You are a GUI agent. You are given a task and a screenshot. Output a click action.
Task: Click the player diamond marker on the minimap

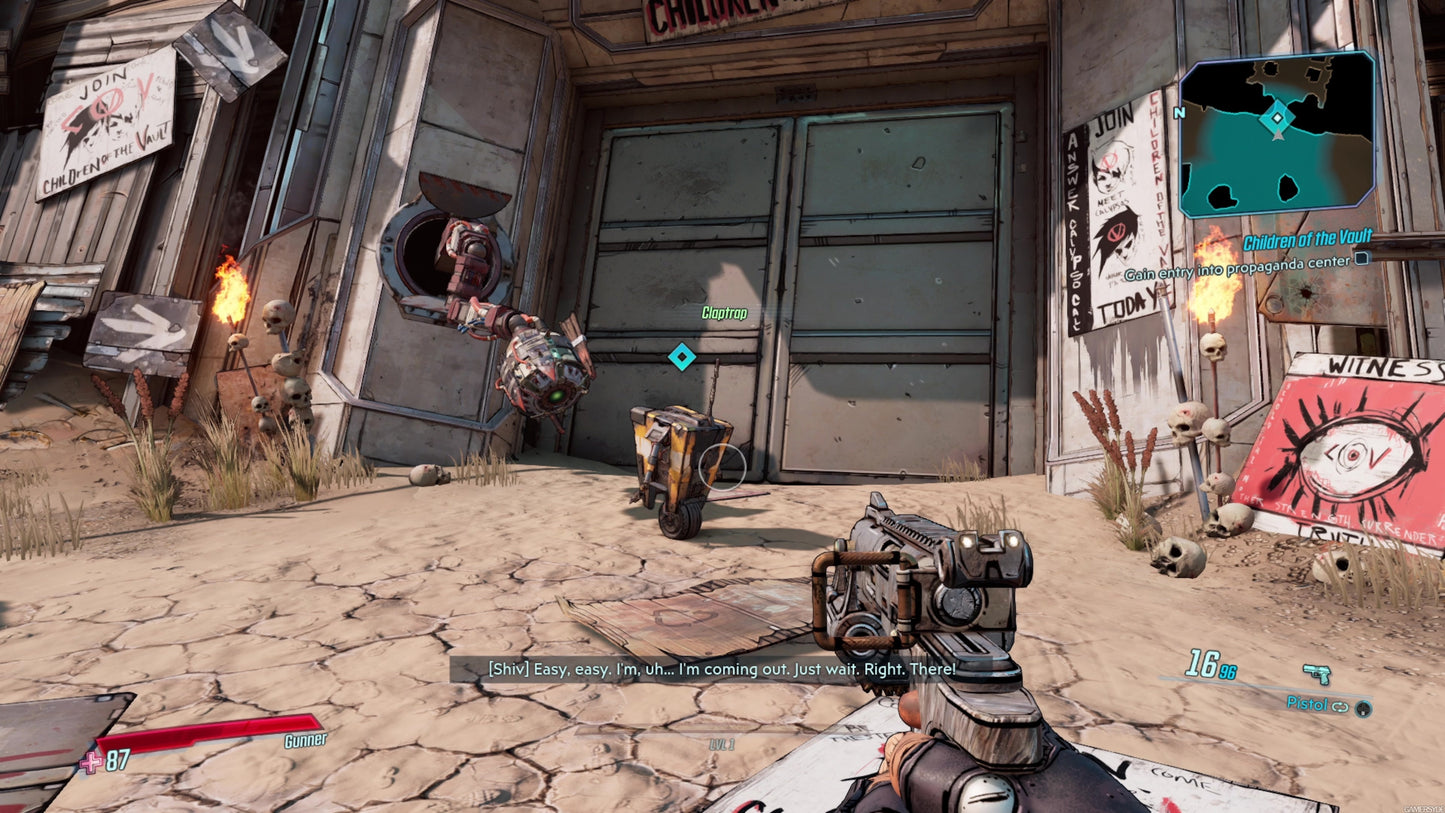coord(1277,117)
